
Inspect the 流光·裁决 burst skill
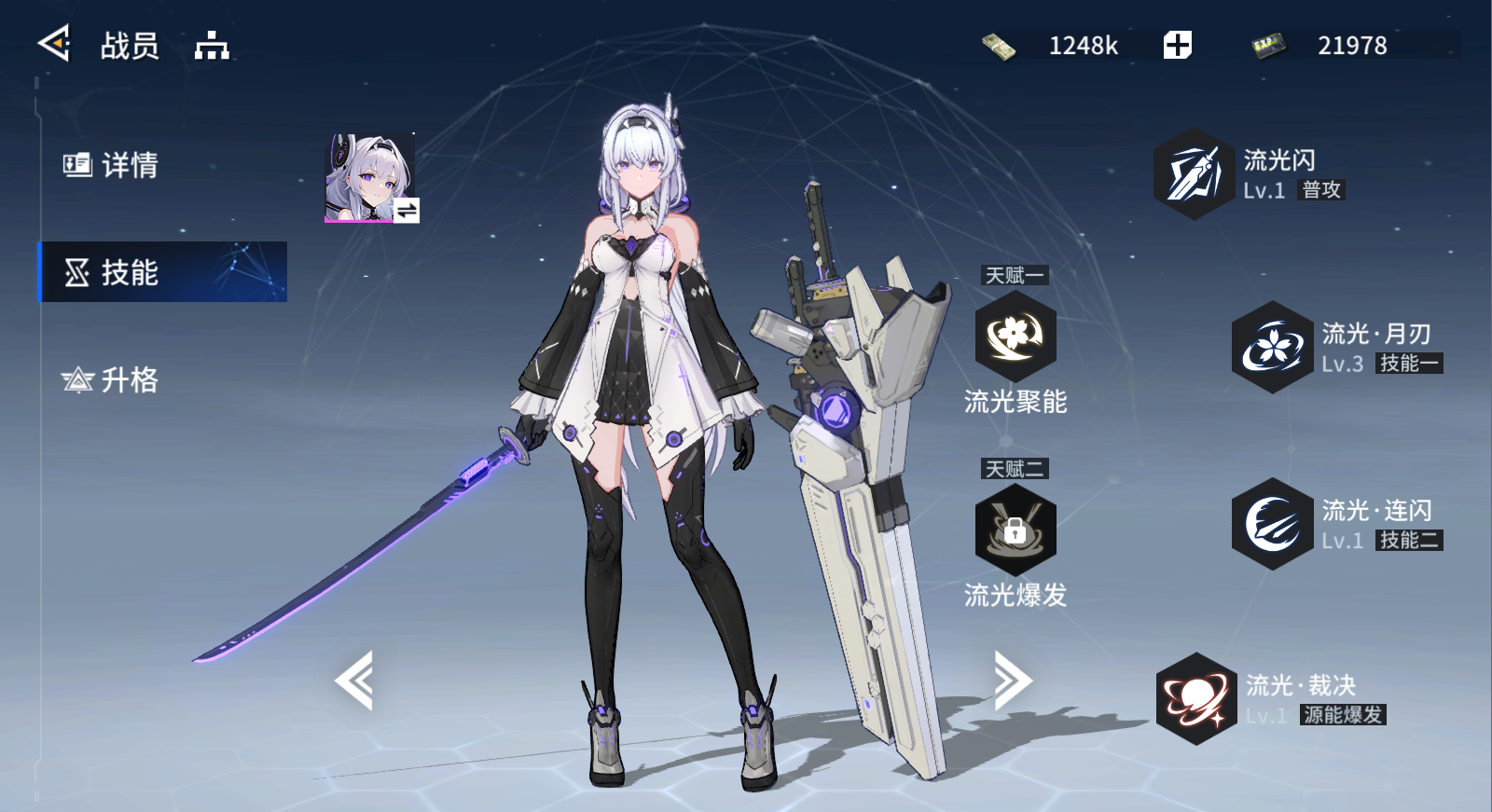(1196, 699)
